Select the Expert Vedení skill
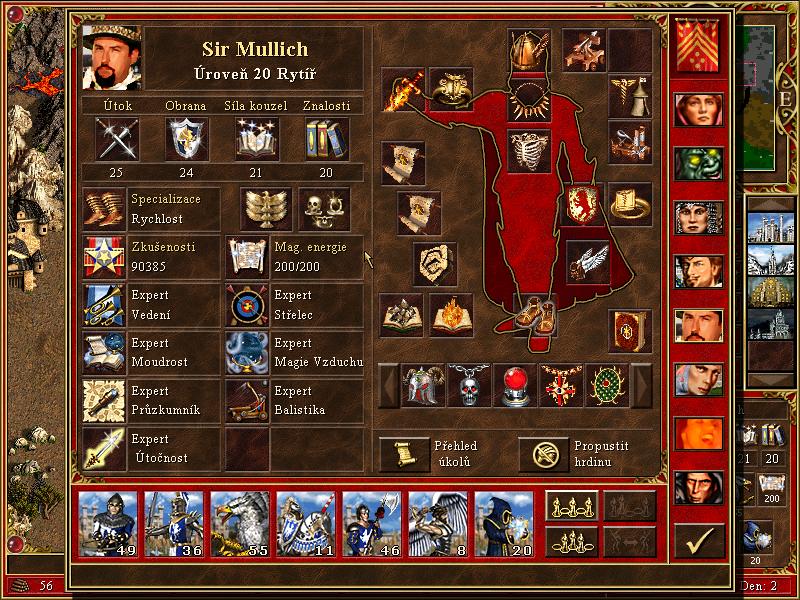The height and width of the screenshot is (600, 800). point(103,305)
